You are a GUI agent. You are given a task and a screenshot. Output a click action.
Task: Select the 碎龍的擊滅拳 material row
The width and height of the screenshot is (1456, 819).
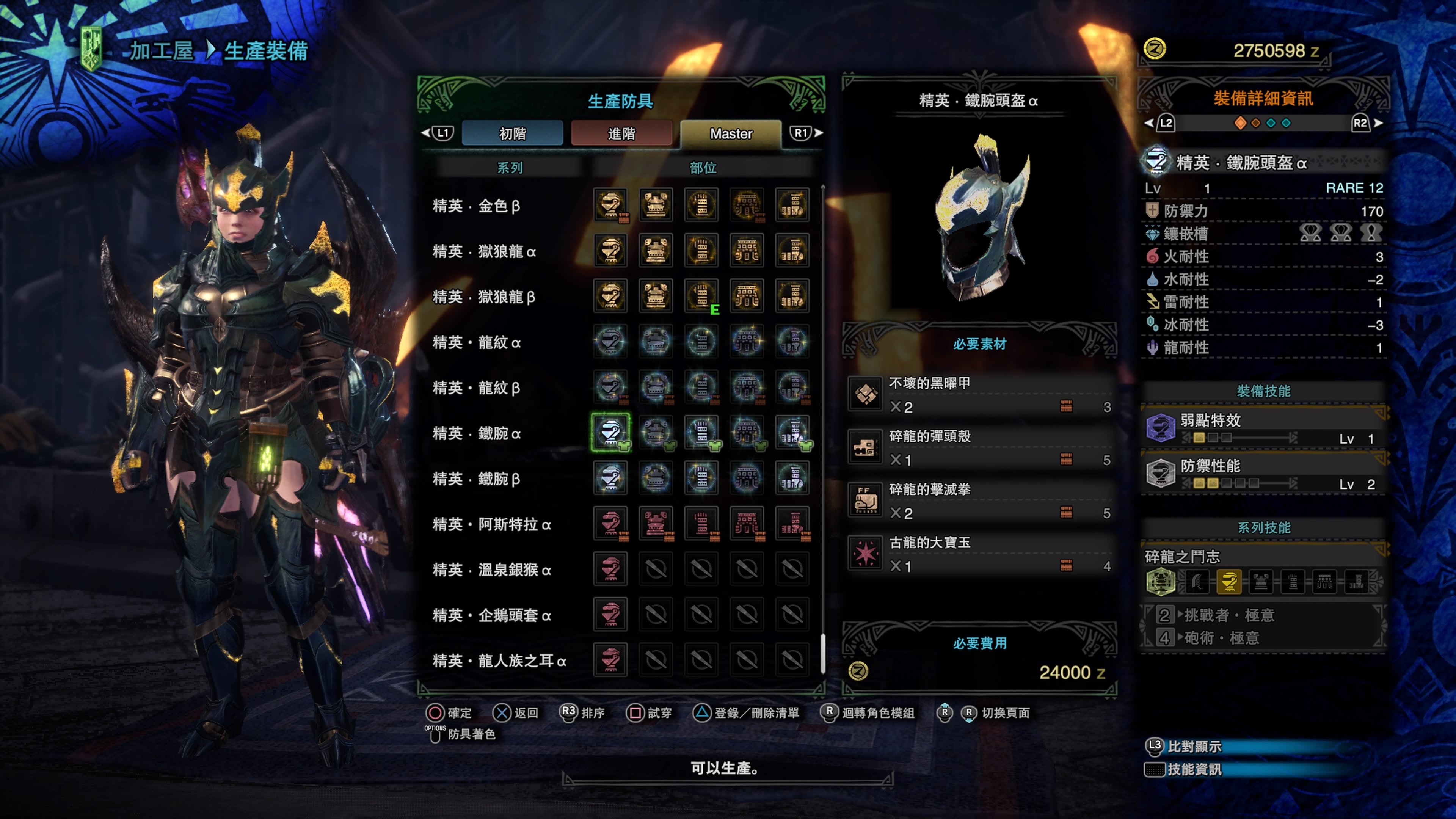979,501
